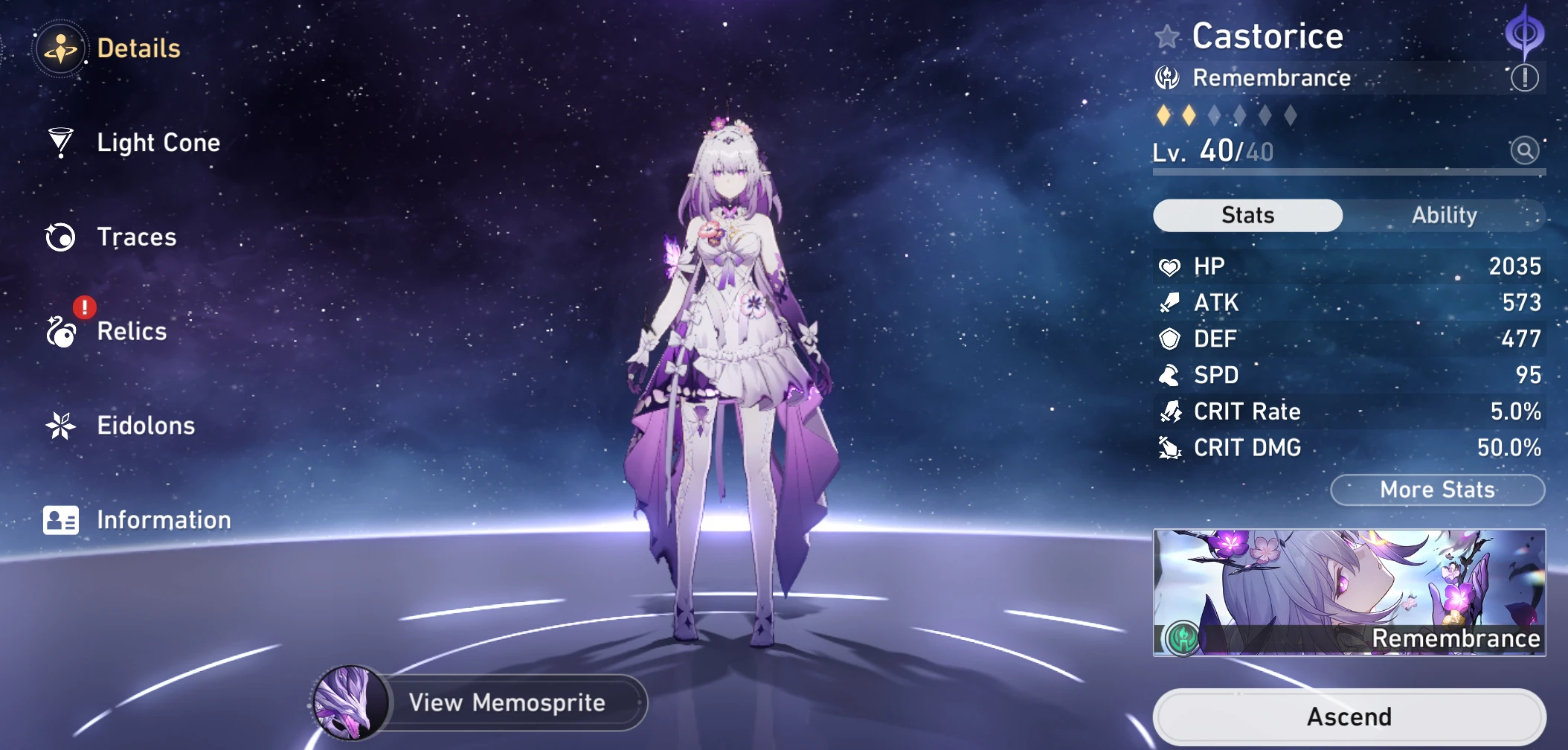
Task: Click the exclamation info indicator near Remembrance
Action: (1526, 77)
